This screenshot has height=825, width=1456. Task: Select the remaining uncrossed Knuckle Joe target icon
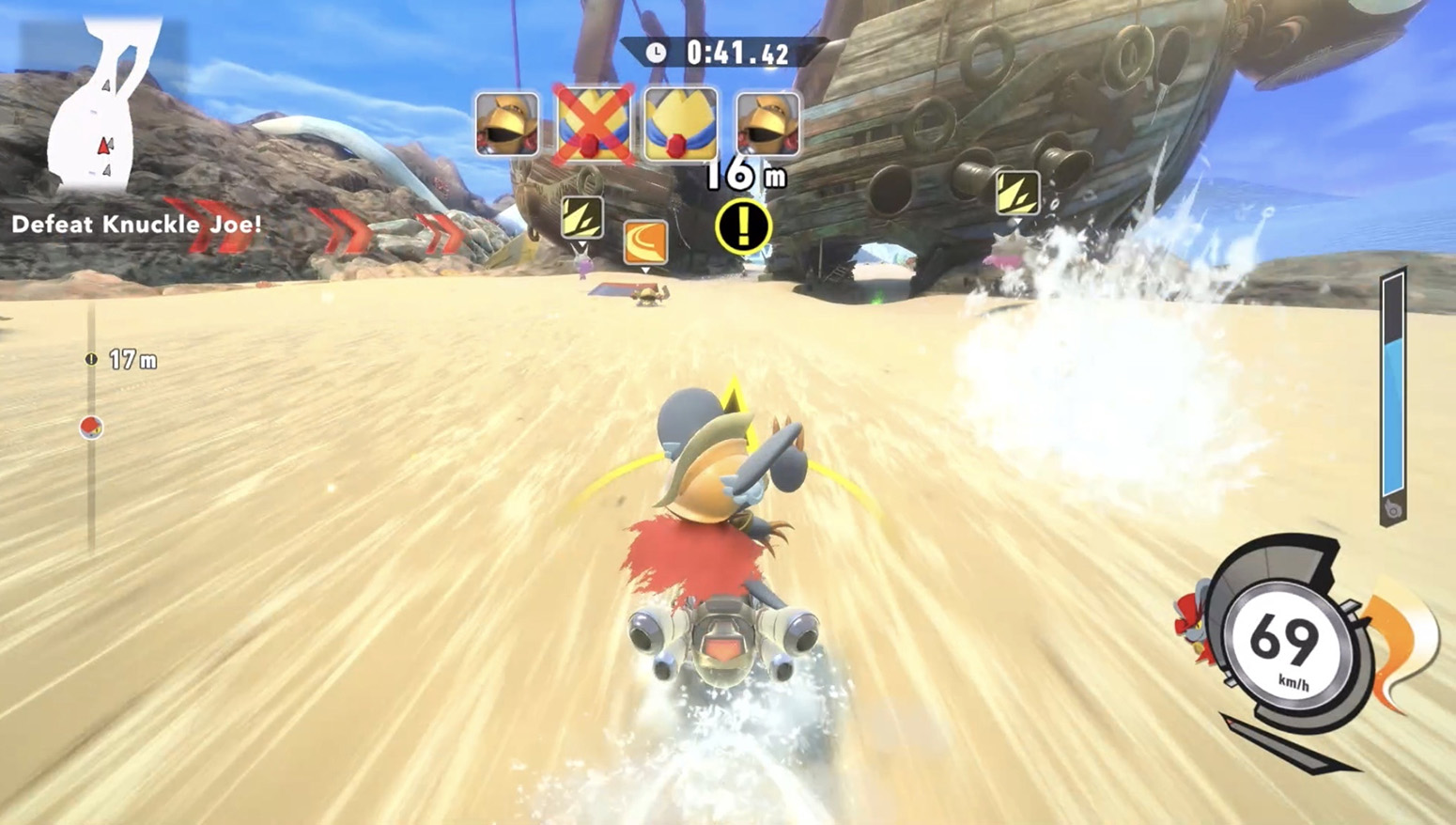[680, 124]
